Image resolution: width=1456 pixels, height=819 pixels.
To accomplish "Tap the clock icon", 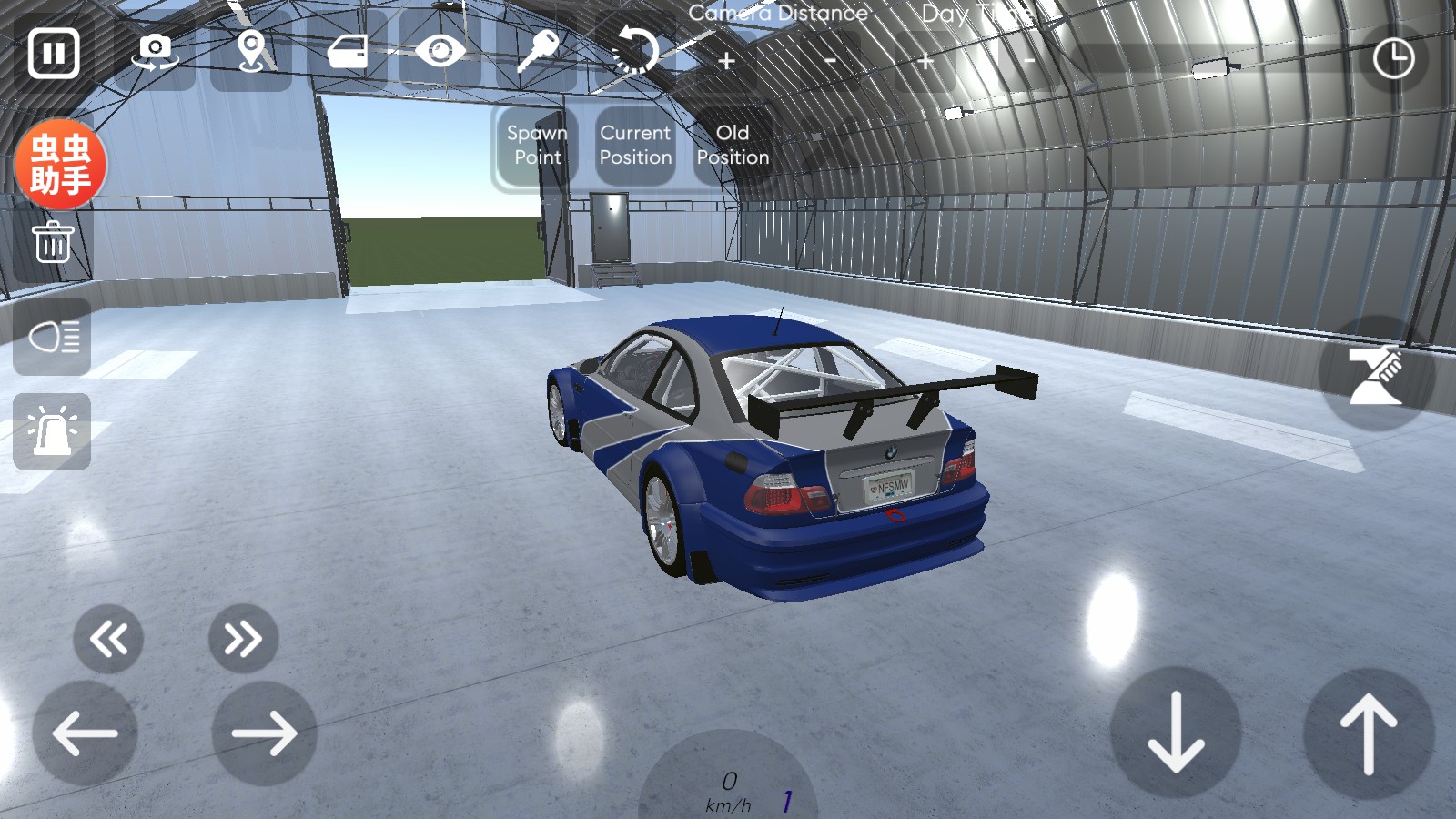I will [1393, 59].
